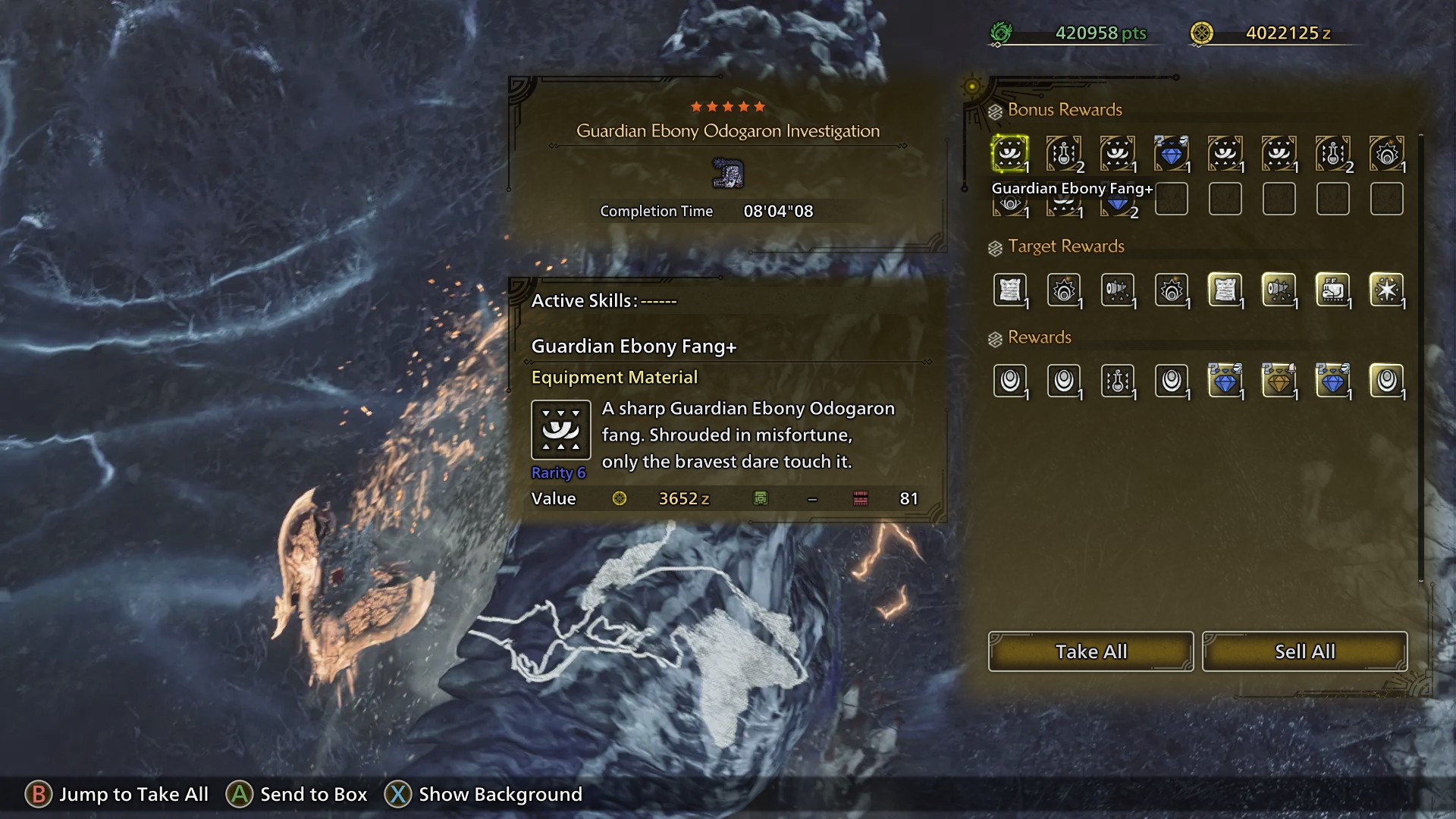
Task: Select the gold starburst item in Target Rewards
Action: (x=1386, y=290)
